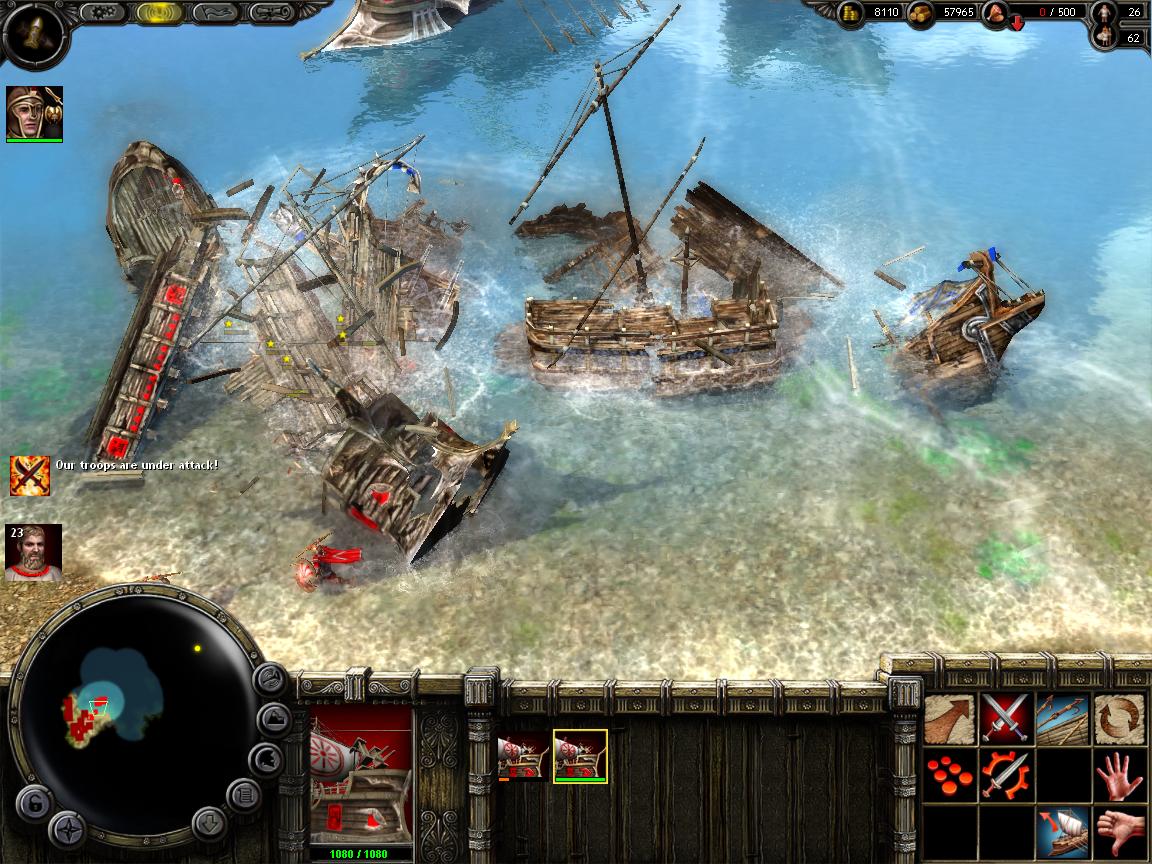Viewport: 1152px width, 864px height.
Task: Click the thumbs-down dismiss command
Action: 1119,831
